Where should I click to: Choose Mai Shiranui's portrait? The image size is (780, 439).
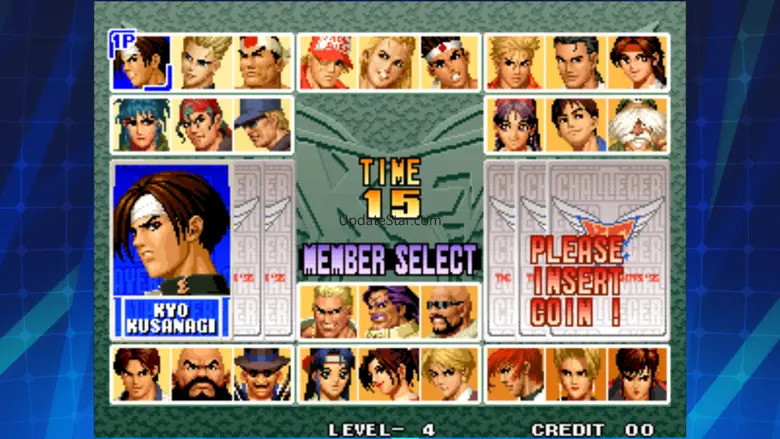pyautogui.click(x=387, y=374)
